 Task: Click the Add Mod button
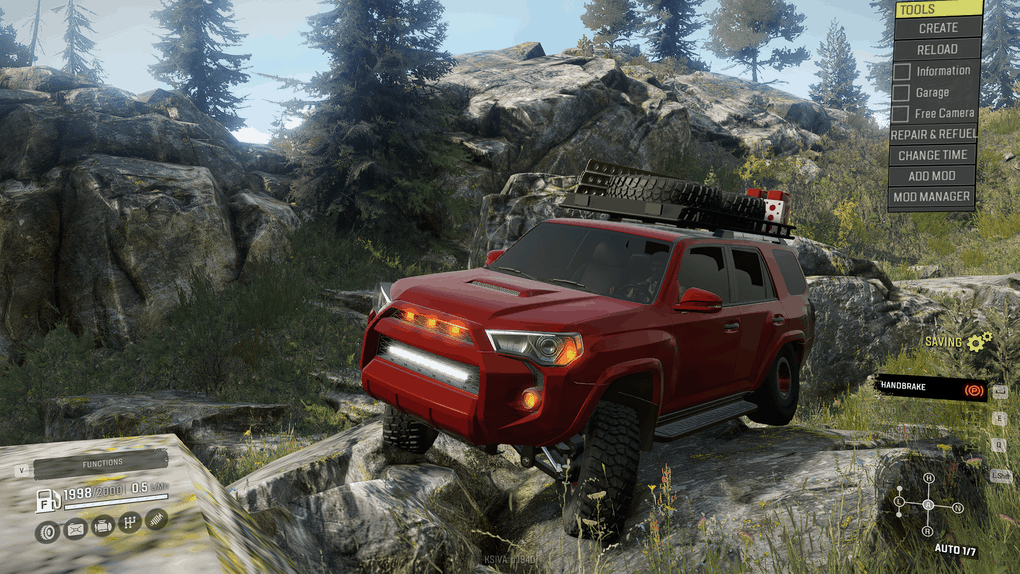point(933,176)
